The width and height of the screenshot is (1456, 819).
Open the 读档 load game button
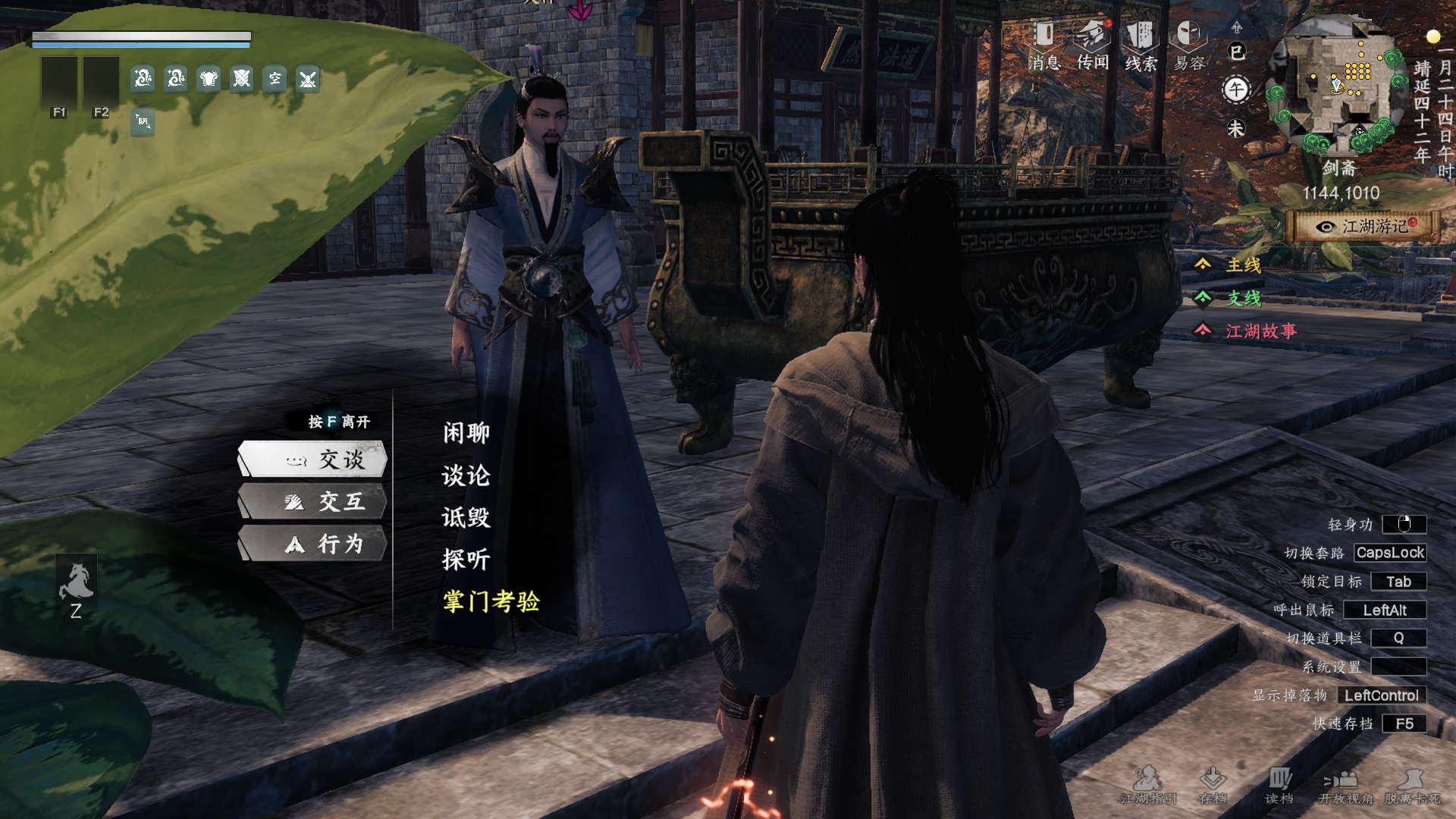1279,786
